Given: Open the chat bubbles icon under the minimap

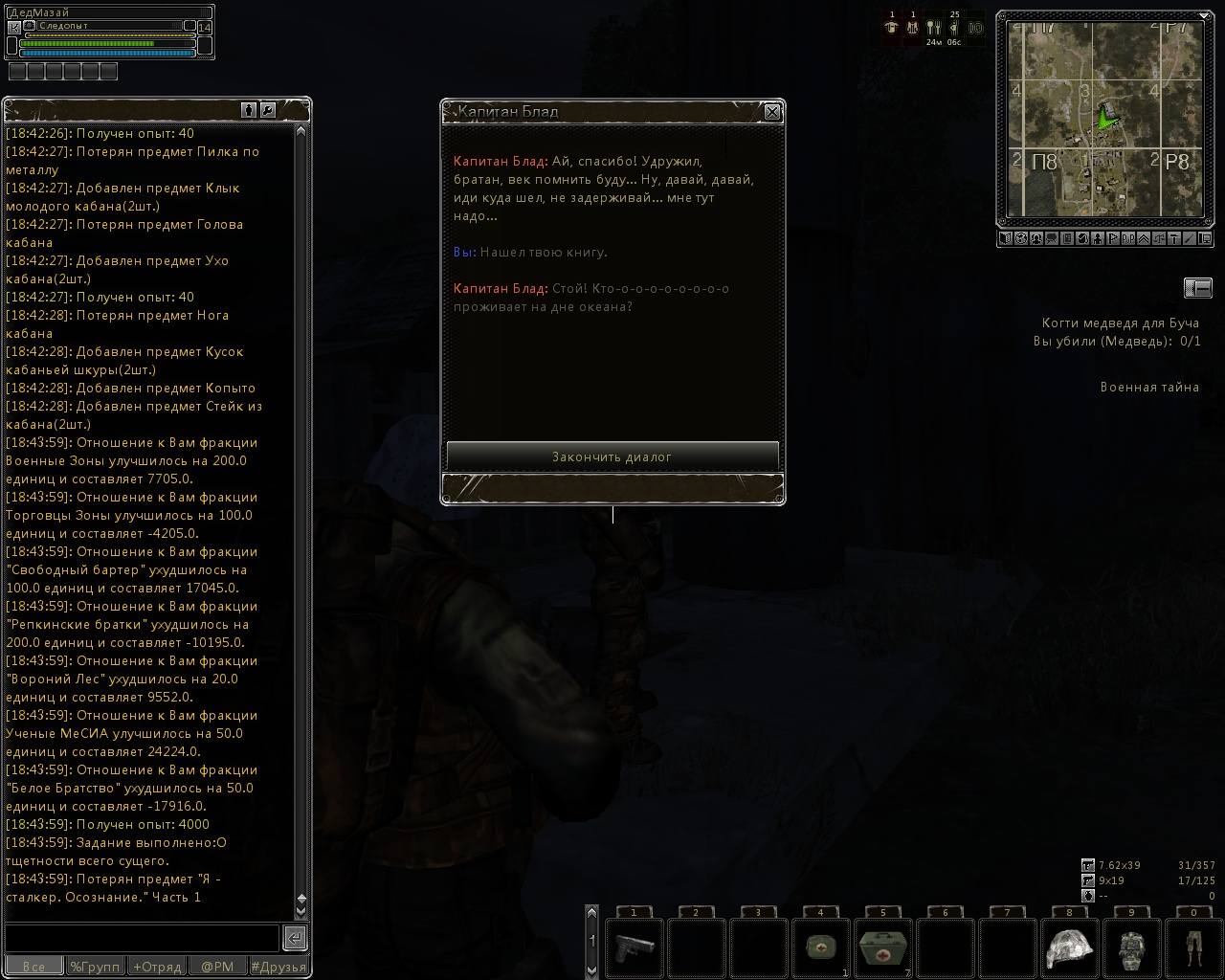Looking at the screenshot, I should pyautogui.click(x=1051, y=238).
